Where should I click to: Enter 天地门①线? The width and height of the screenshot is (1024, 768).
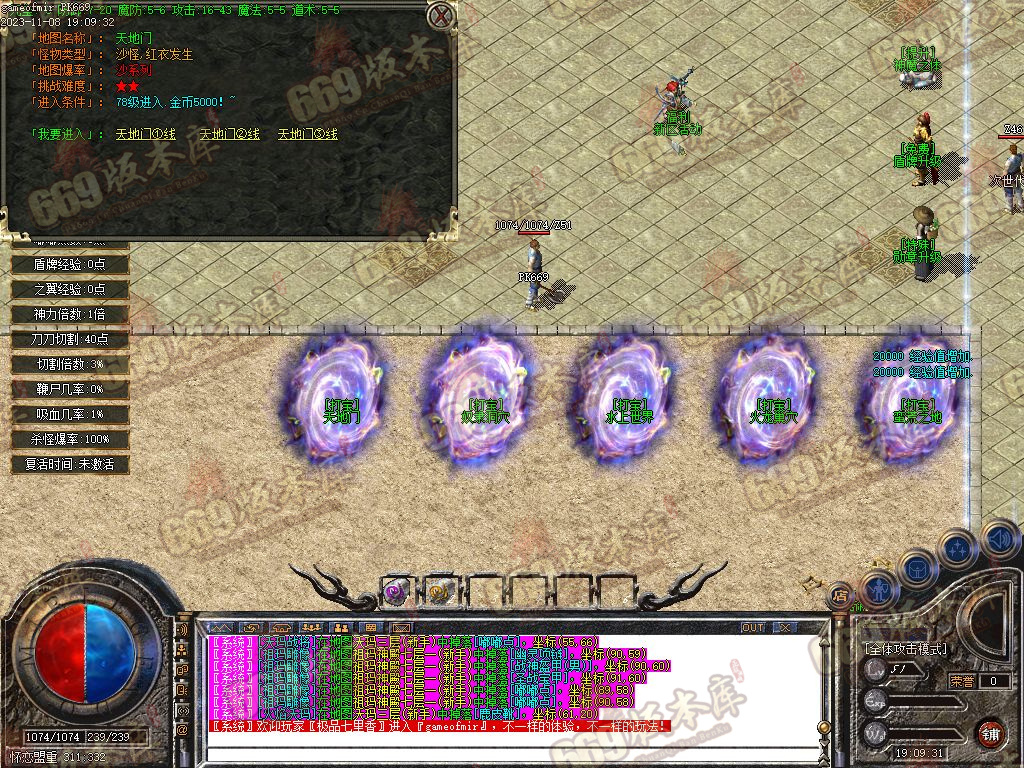145,134
